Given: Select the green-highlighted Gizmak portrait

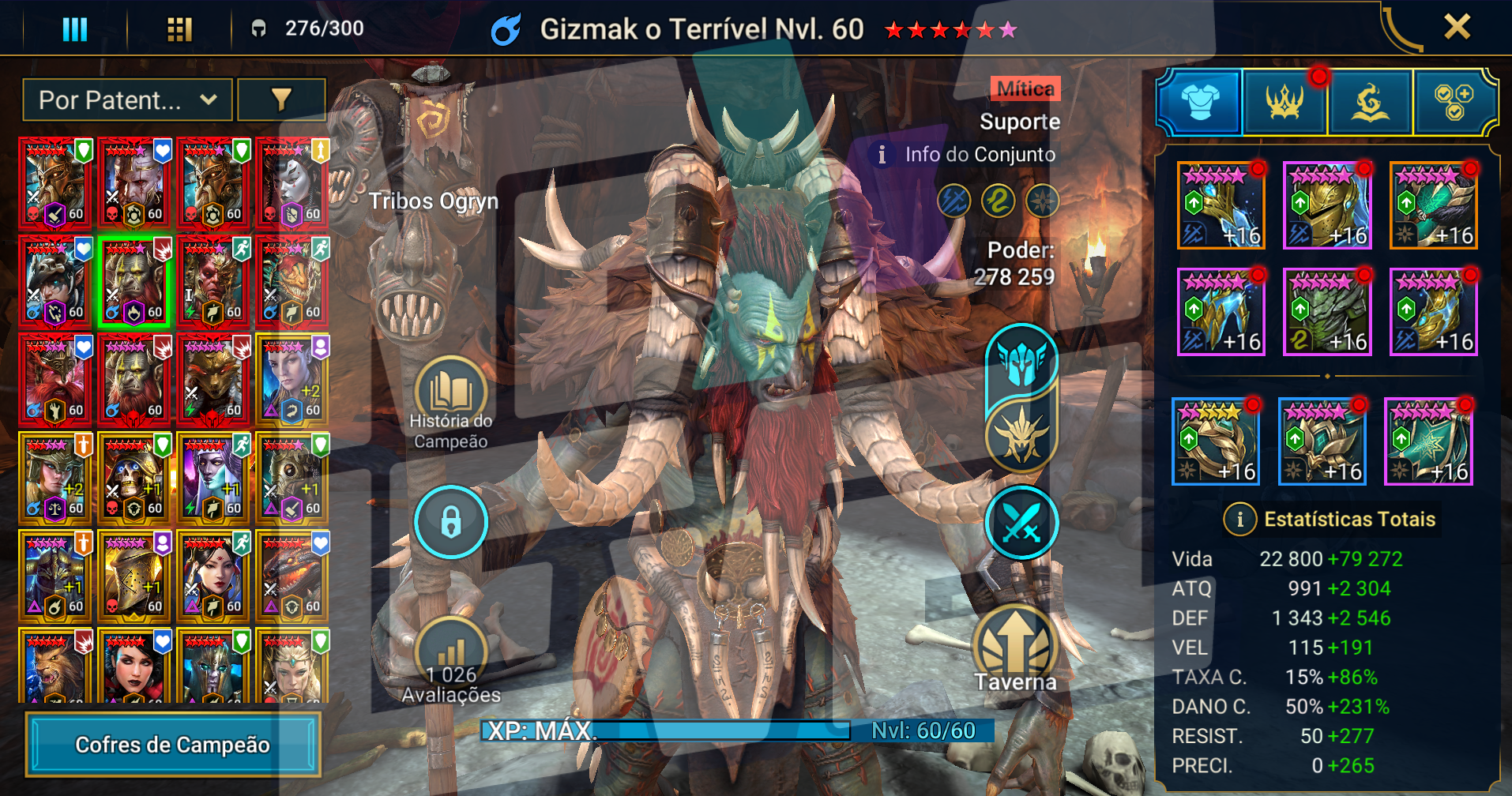Looking at the screenshot, I should pos(134,282).
